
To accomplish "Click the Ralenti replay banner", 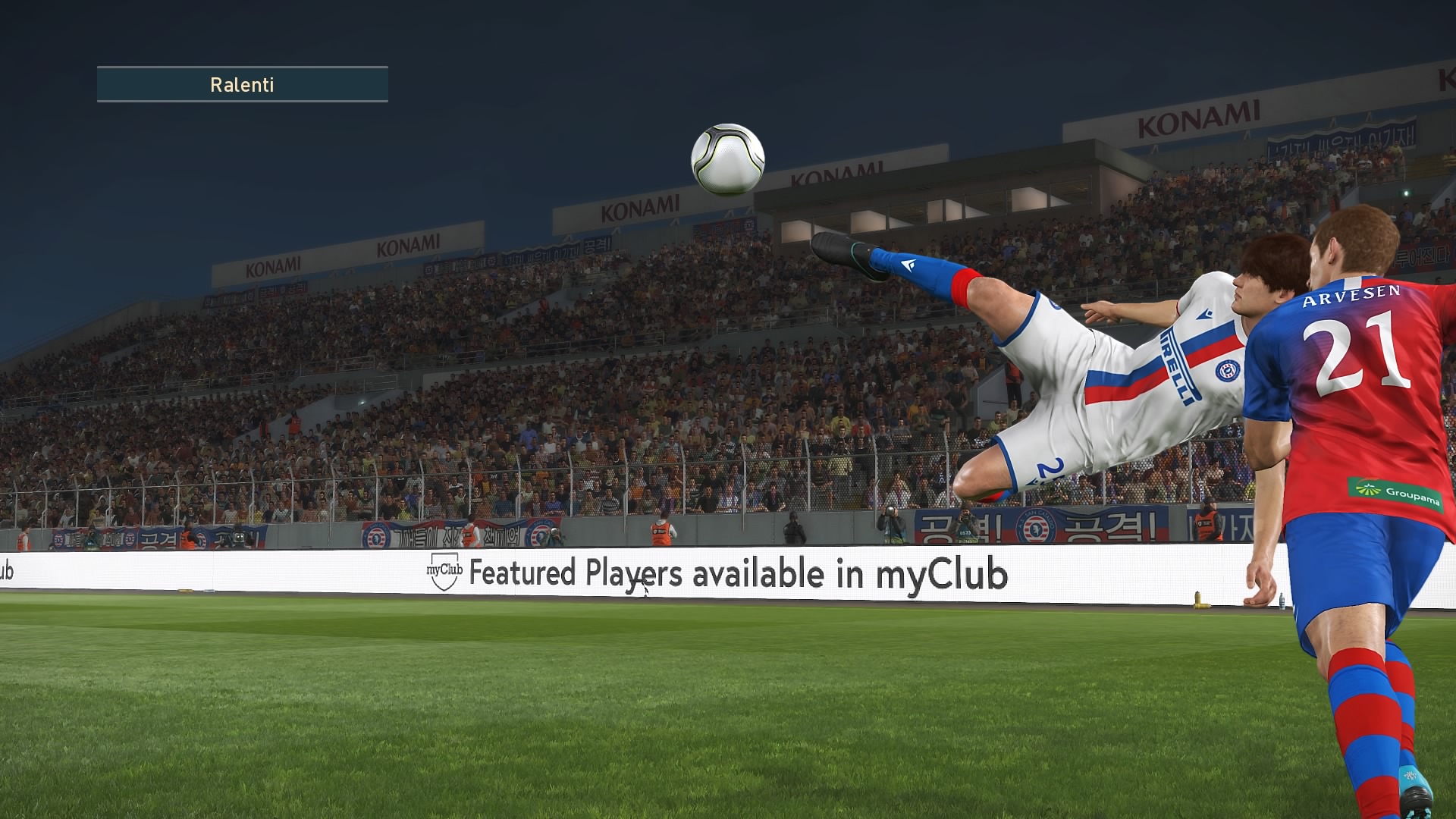I will (x=242, y=84).
